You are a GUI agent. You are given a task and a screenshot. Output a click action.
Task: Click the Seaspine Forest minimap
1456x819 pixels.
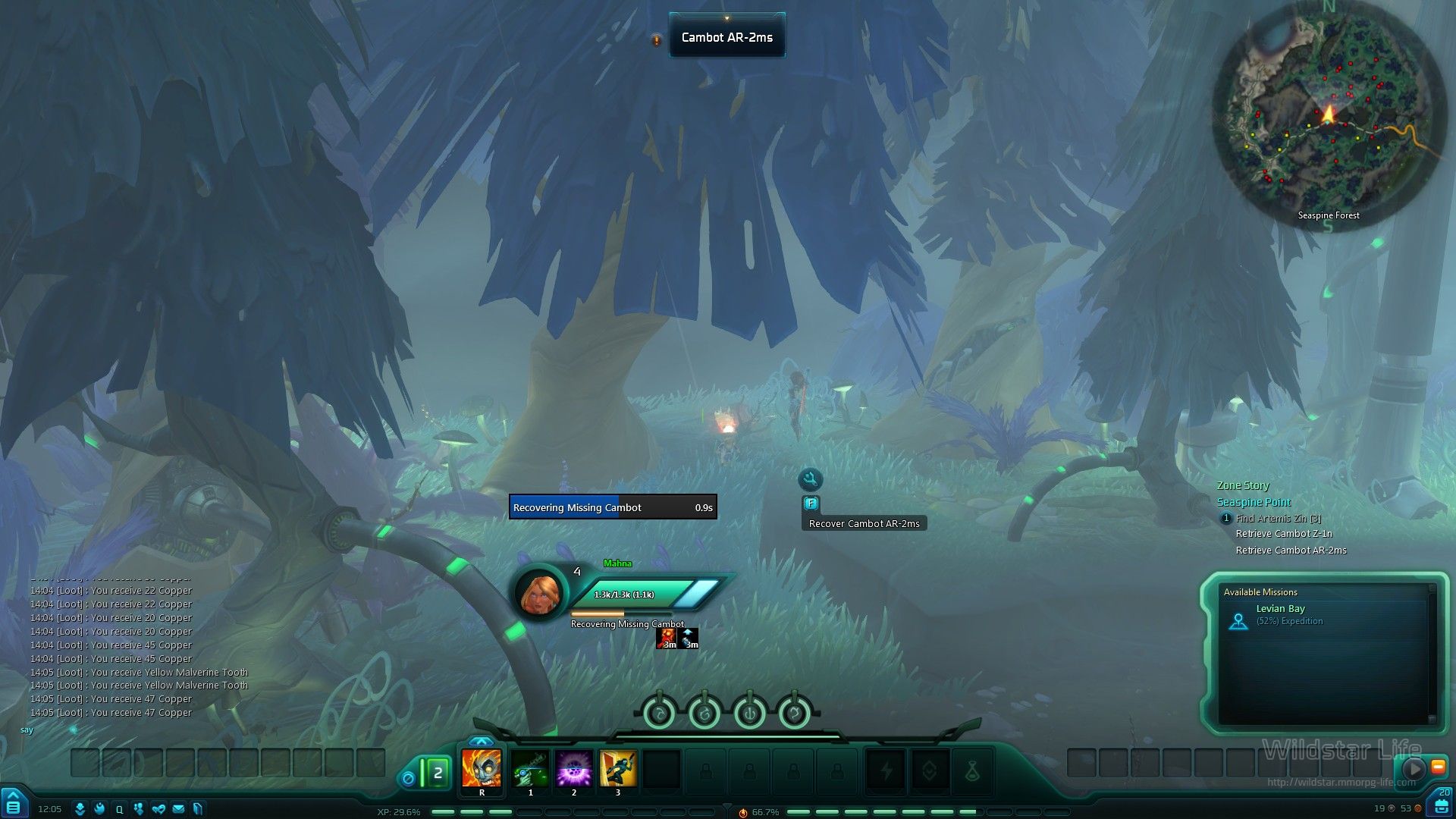tap(1327, 114)
